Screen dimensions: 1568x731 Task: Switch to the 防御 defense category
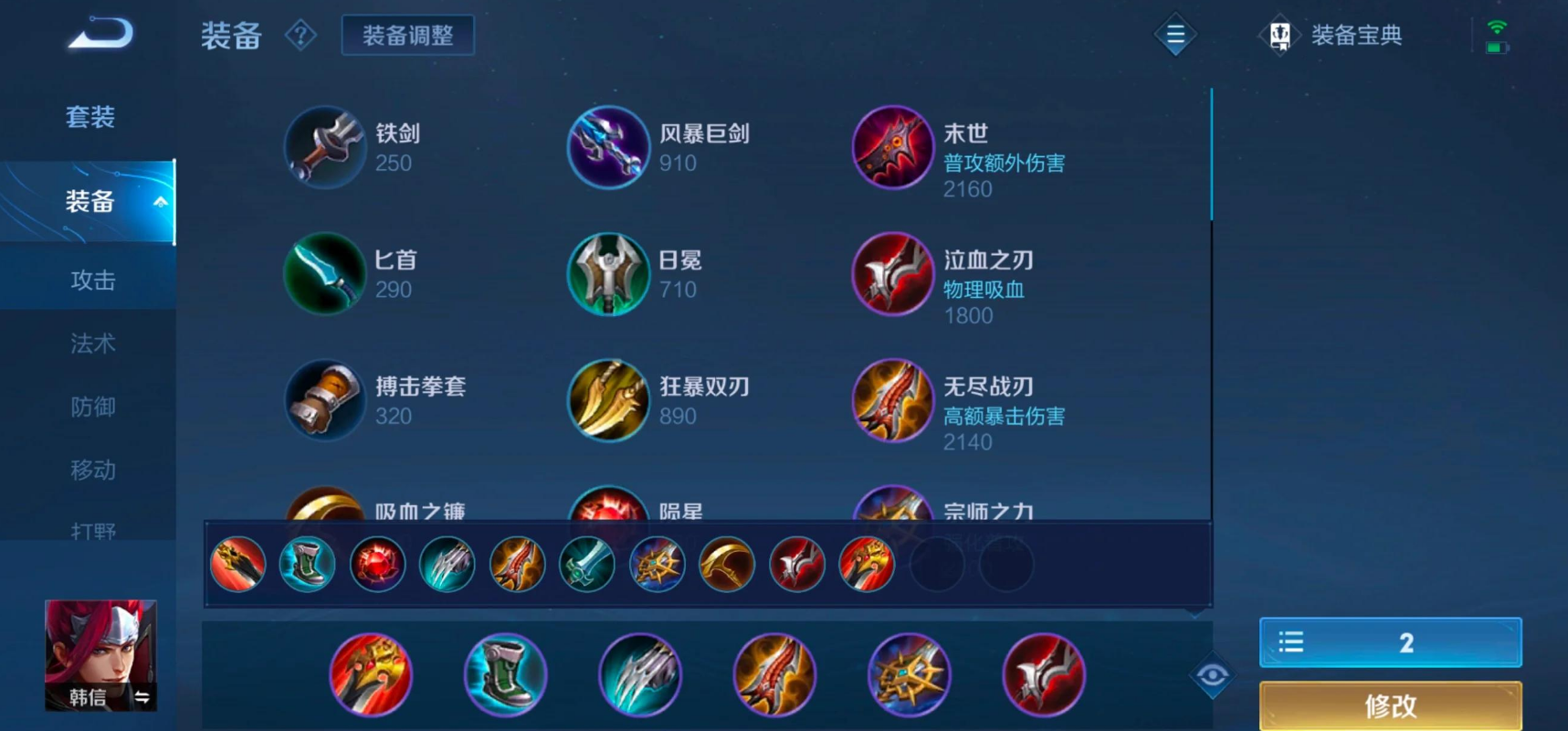coord(94,407)
